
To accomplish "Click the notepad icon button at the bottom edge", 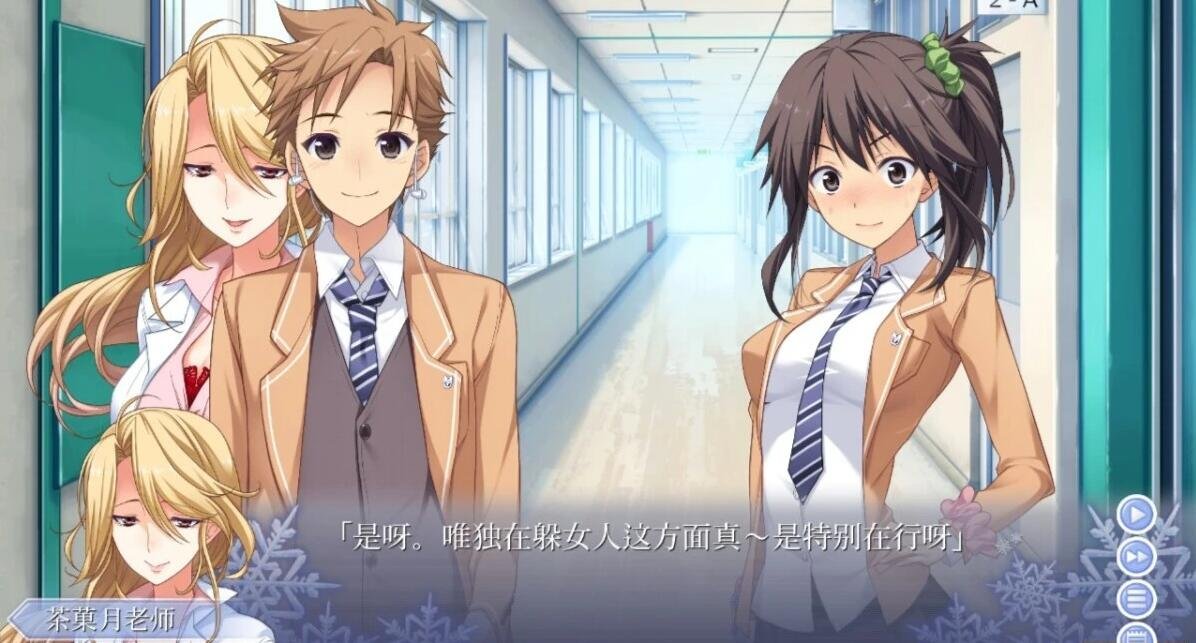I will pyautogui.click(x=1137, y=634).
